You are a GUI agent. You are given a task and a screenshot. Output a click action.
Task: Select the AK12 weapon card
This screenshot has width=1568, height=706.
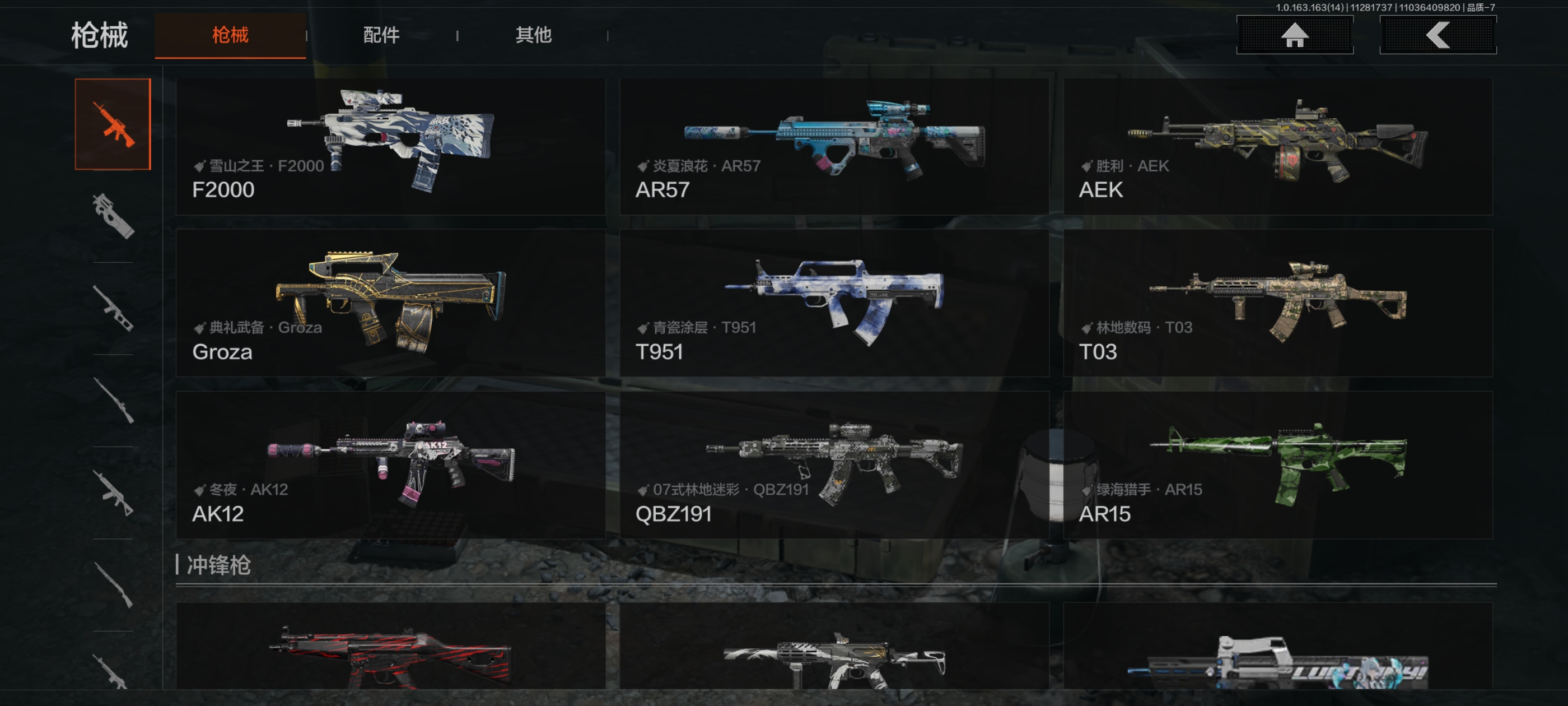390,465
